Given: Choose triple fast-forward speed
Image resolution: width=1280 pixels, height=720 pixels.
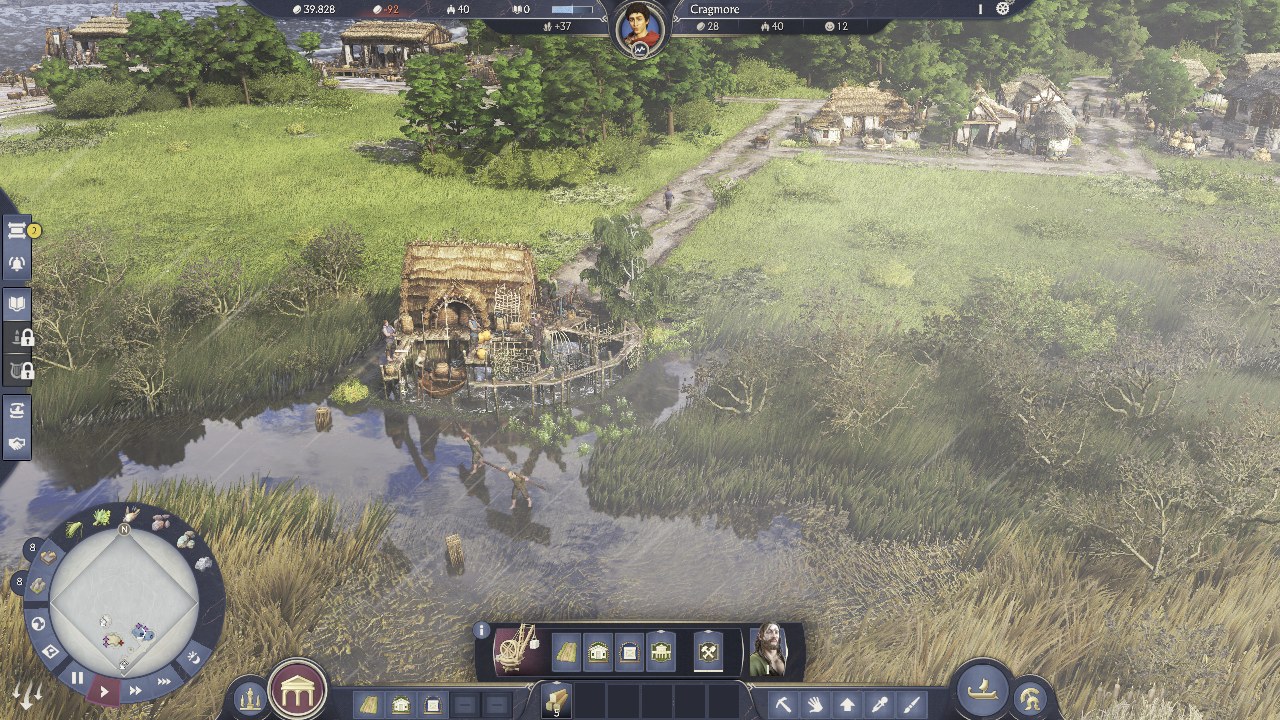Looking at the screenshot, I should (x=164, y=681).
